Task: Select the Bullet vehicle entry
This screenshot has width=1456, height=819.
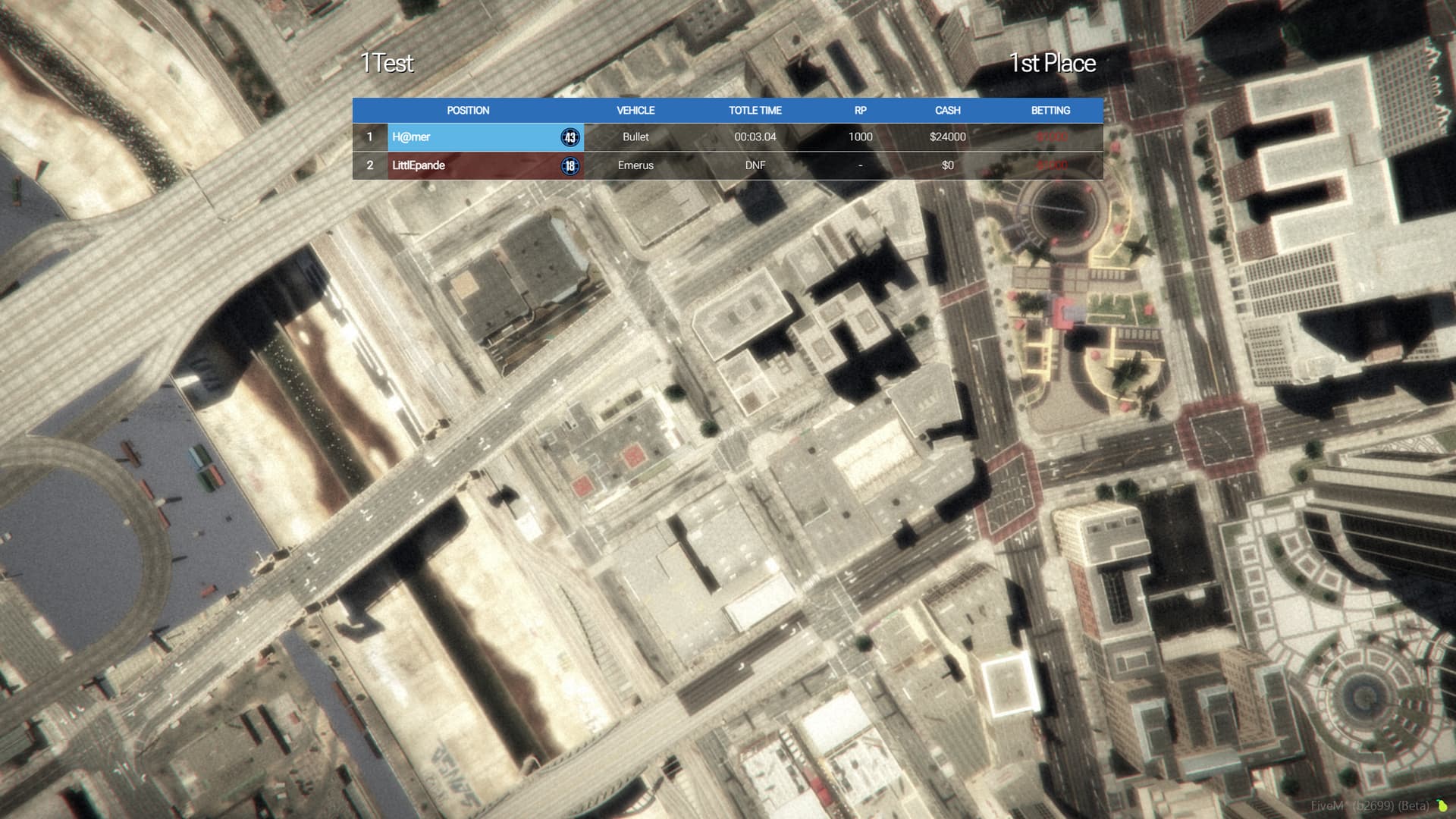Action: (635, 137)
